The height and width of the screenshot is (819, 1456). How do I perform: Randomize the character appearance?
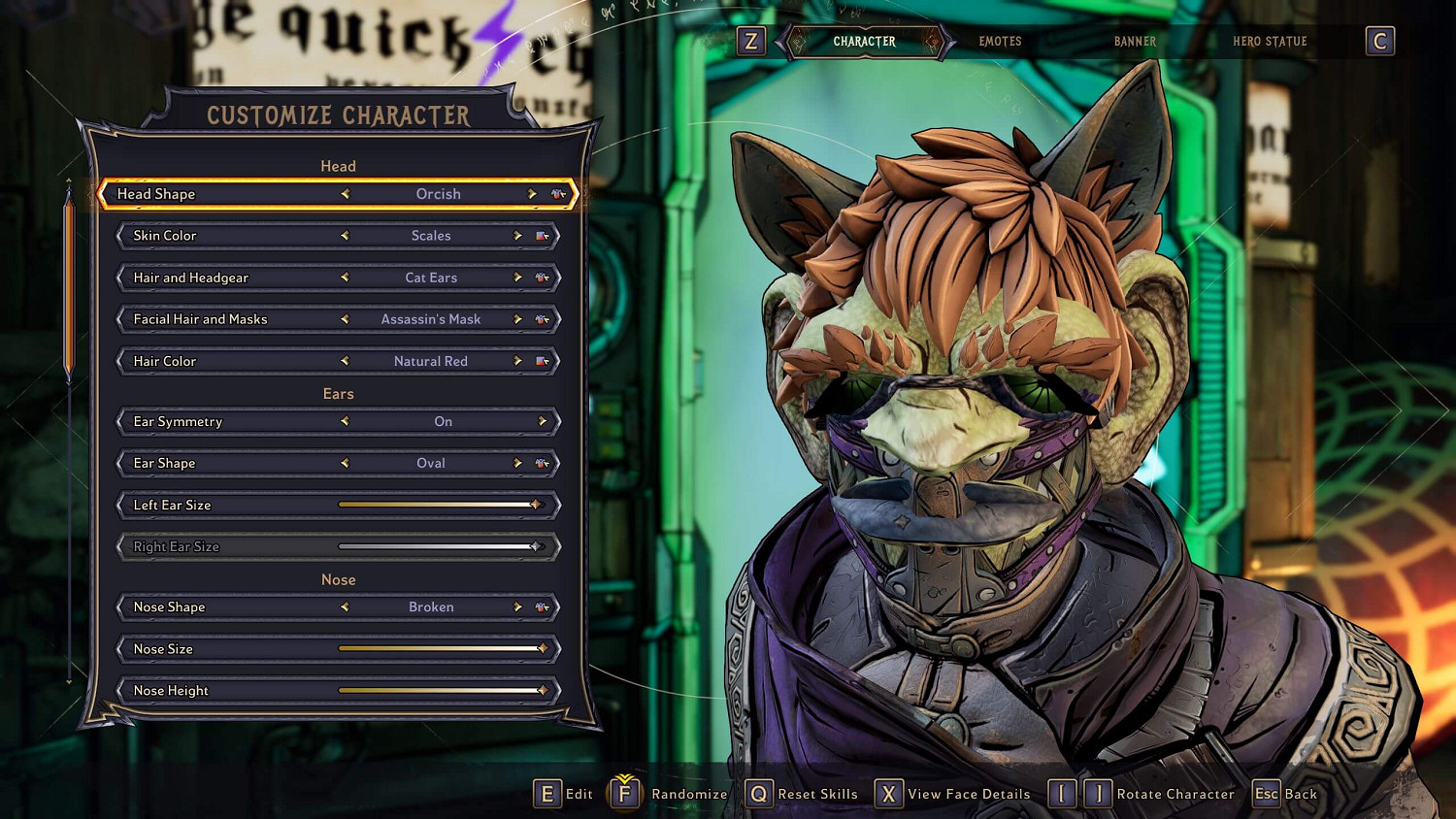pyautogui.click(x=668, y=794)
